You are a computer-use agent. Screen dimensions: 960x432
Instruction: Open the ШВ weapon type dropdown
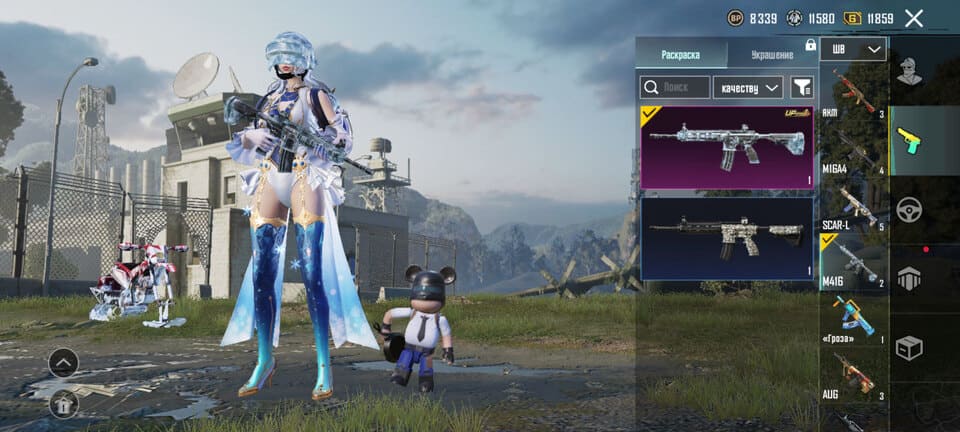coord(853,49)
